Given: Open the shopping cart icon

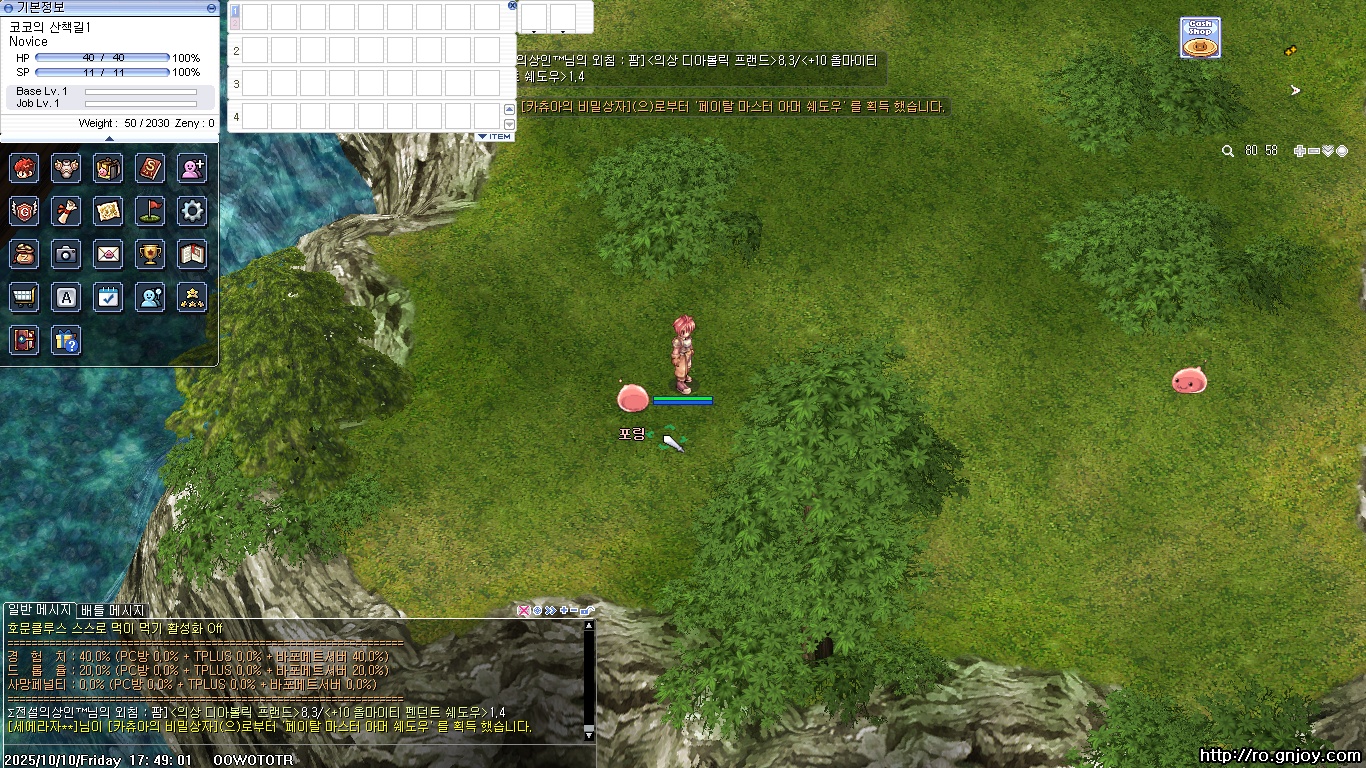Looking at the screenshot, I should click(24, 297).
